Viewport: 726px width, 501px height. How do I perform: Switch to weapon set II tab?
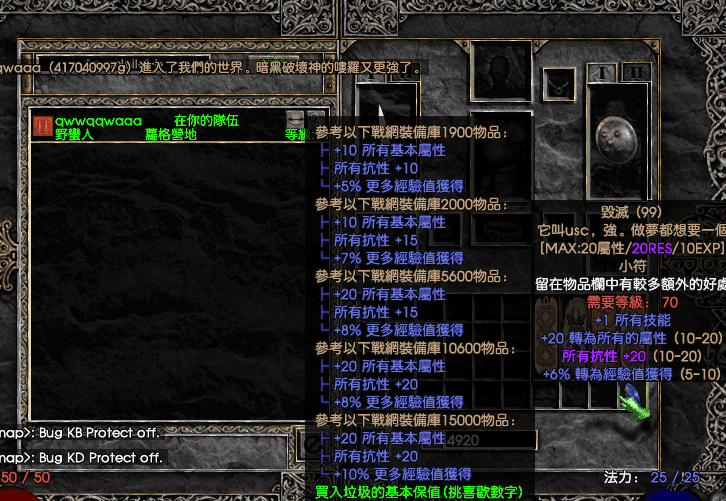pos(634,73)
